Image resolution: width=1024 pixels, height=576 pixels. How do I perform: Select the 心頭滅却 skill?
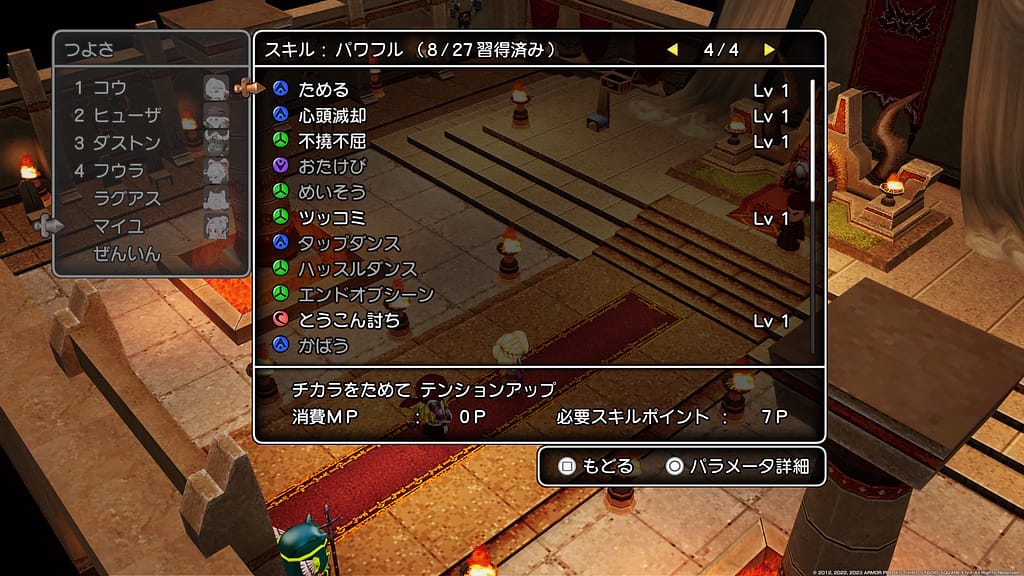point(332,116)
